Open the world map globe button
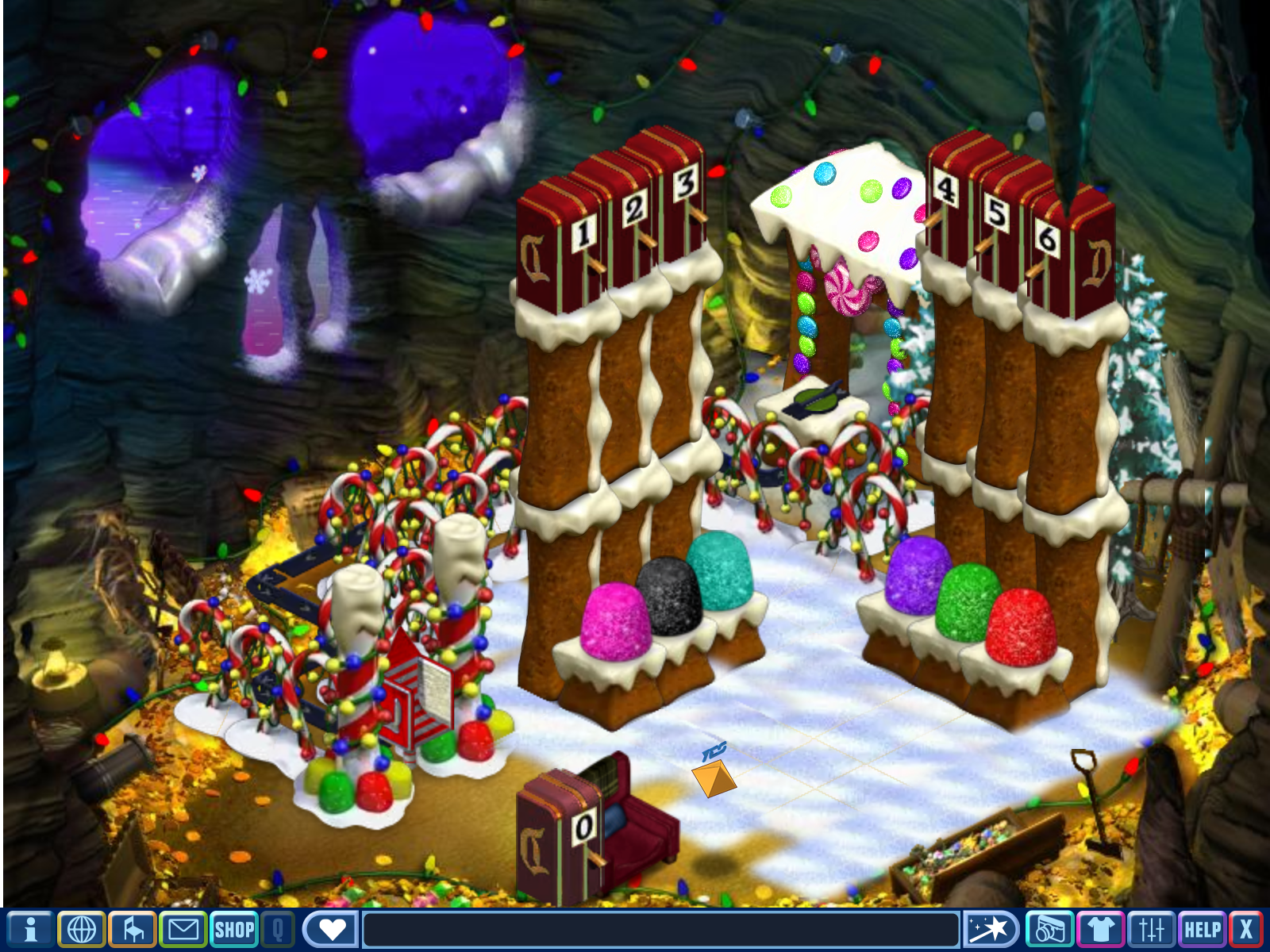Screen dimensions: 1270x952 coord(81,929)
